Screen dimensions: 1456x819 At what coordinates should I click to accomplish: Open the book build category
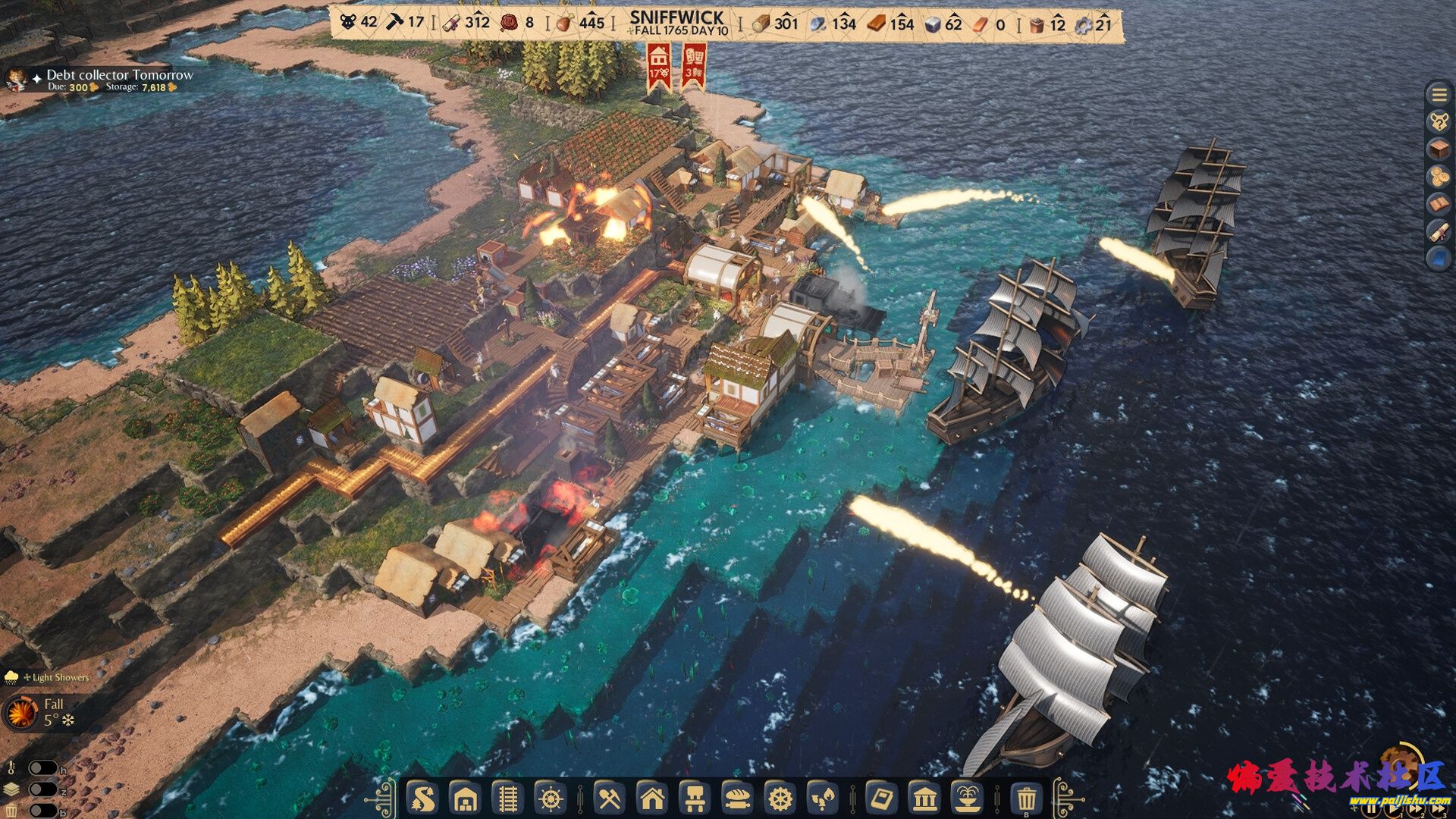click(881, 799)
